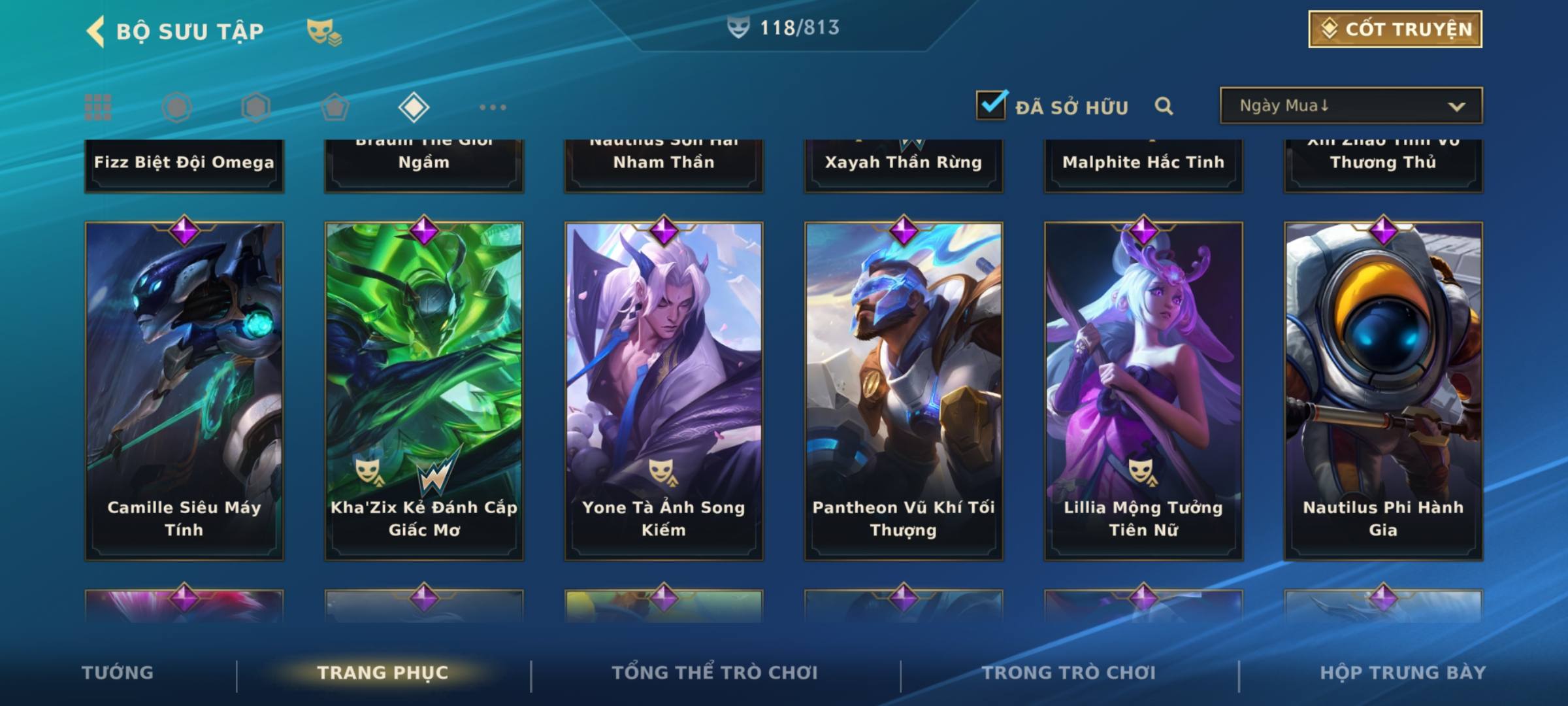Open the Cốt Truyện button
The height and width of the screenshot is (706, 1568).
click(x=1395, y=29)
